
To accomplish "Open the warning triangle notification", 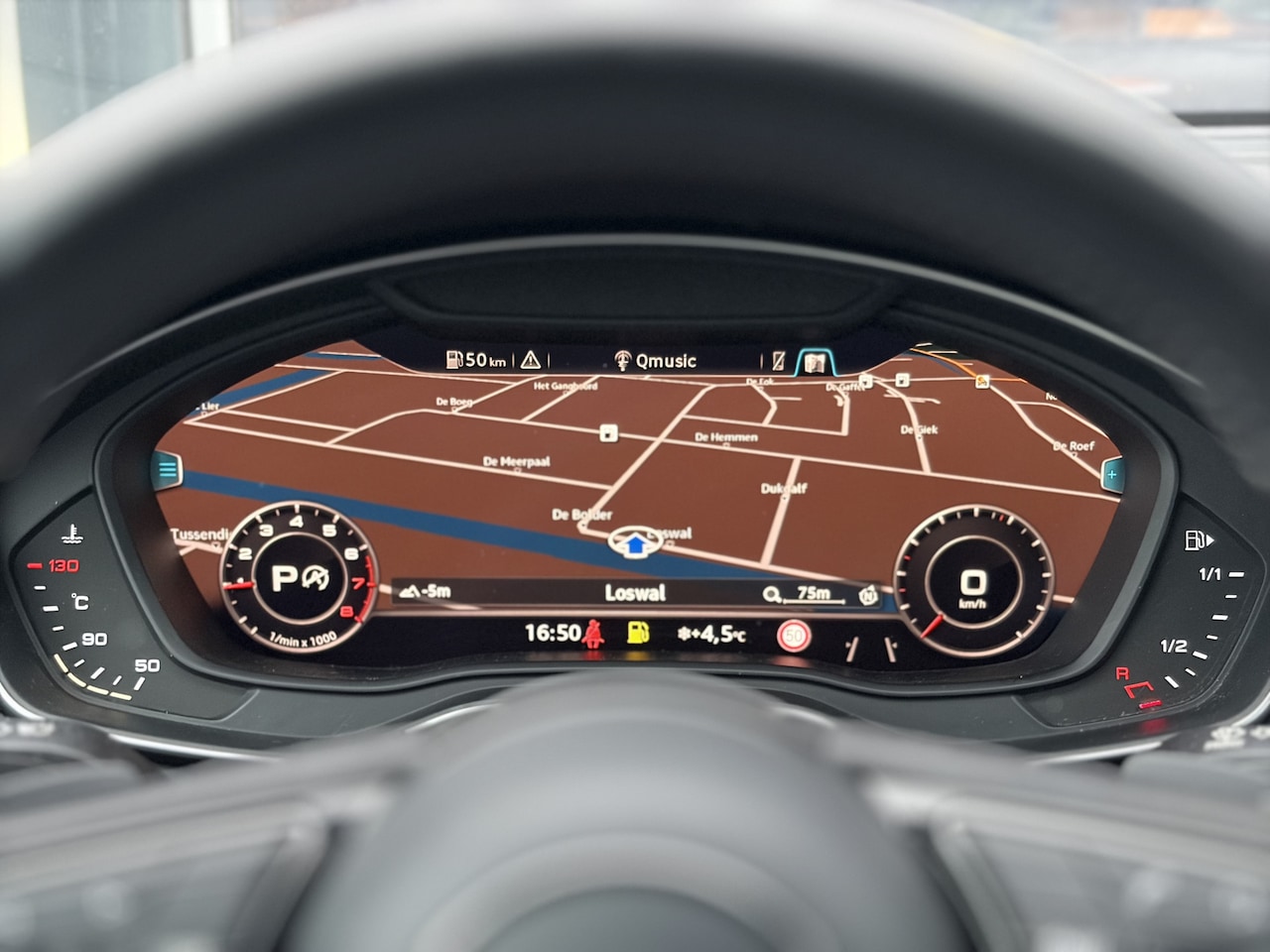I will tap(532, 360).
